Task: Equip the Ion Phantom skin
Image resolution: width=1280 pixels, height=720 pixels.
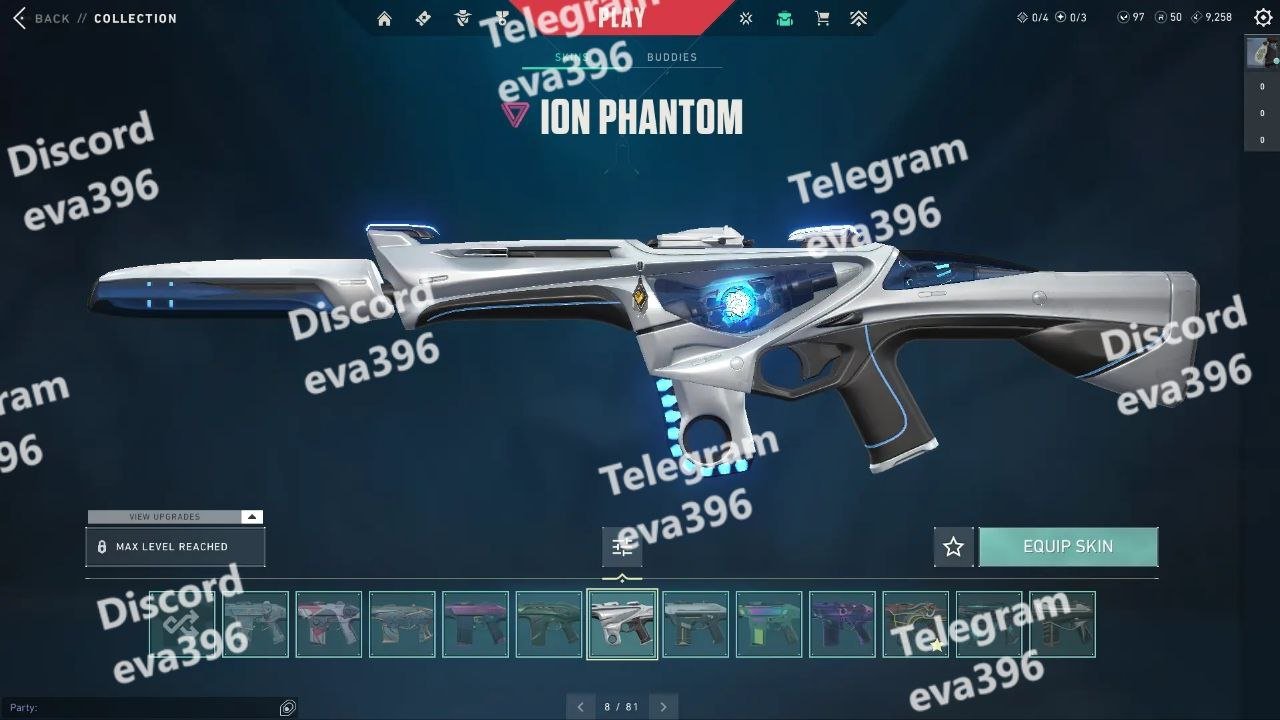Action: (x=1068, y=547)
